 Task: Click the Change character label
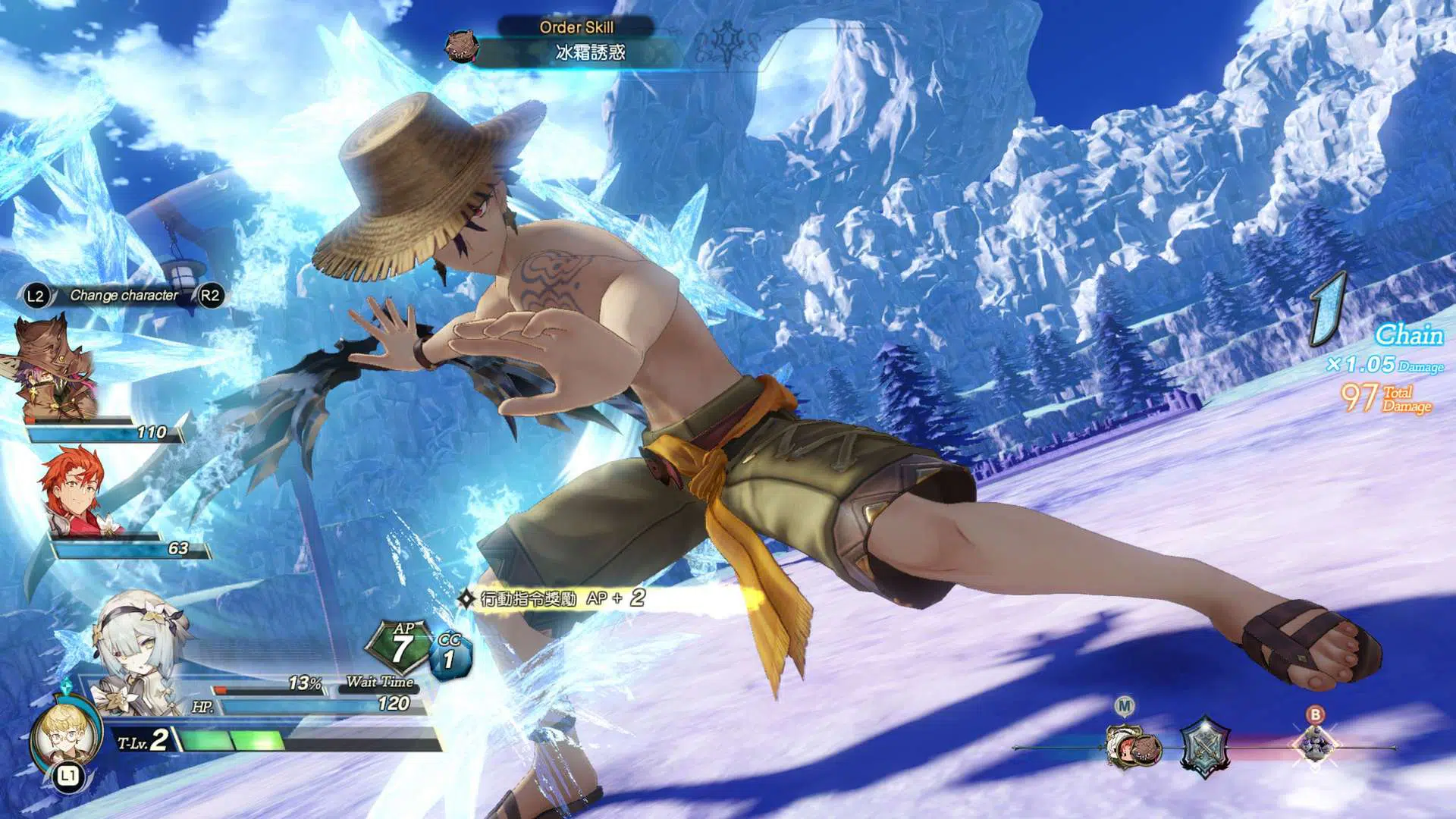click(124, 296)
